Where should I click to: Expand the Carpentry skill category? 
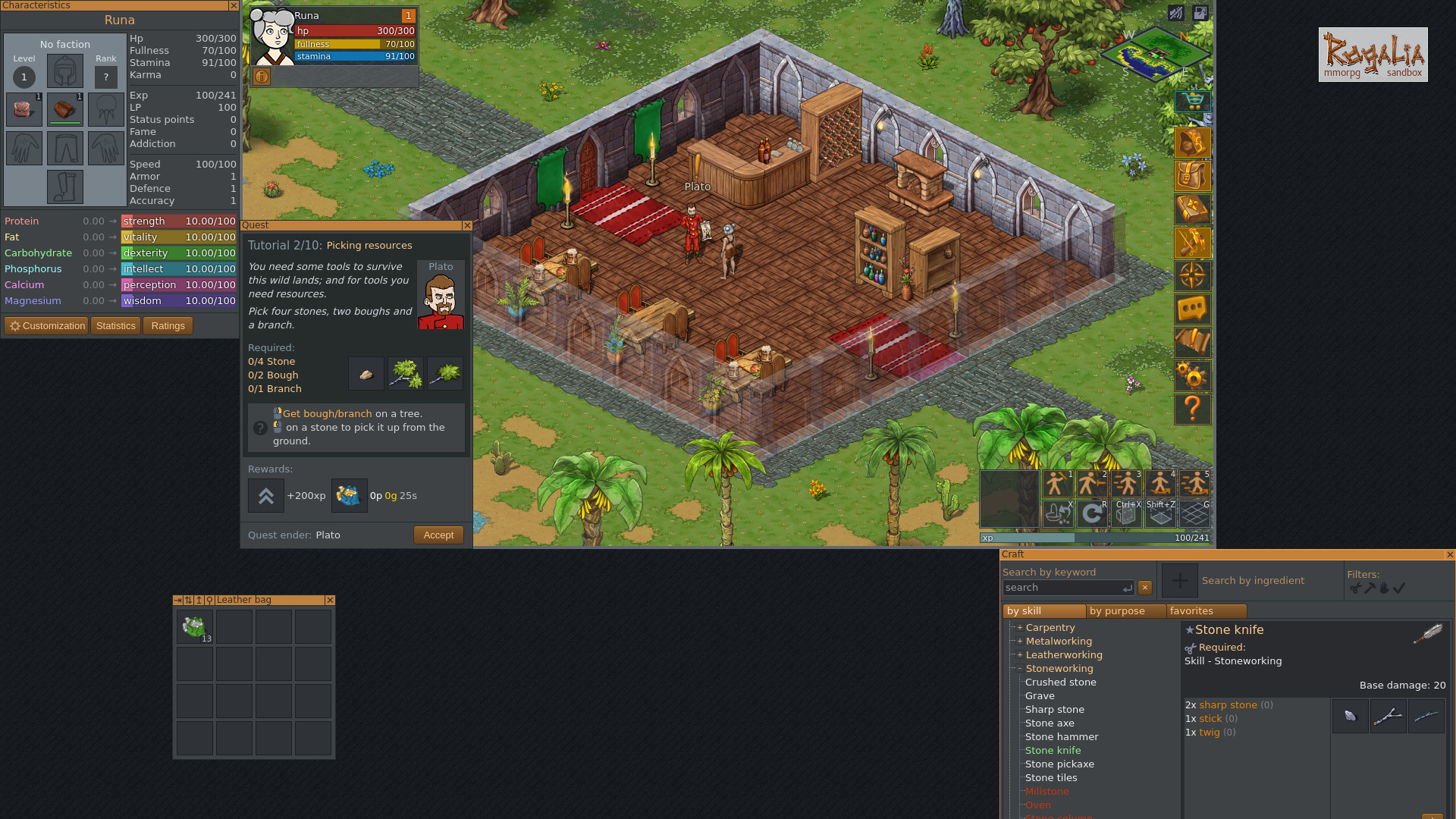pos(1020,628)
